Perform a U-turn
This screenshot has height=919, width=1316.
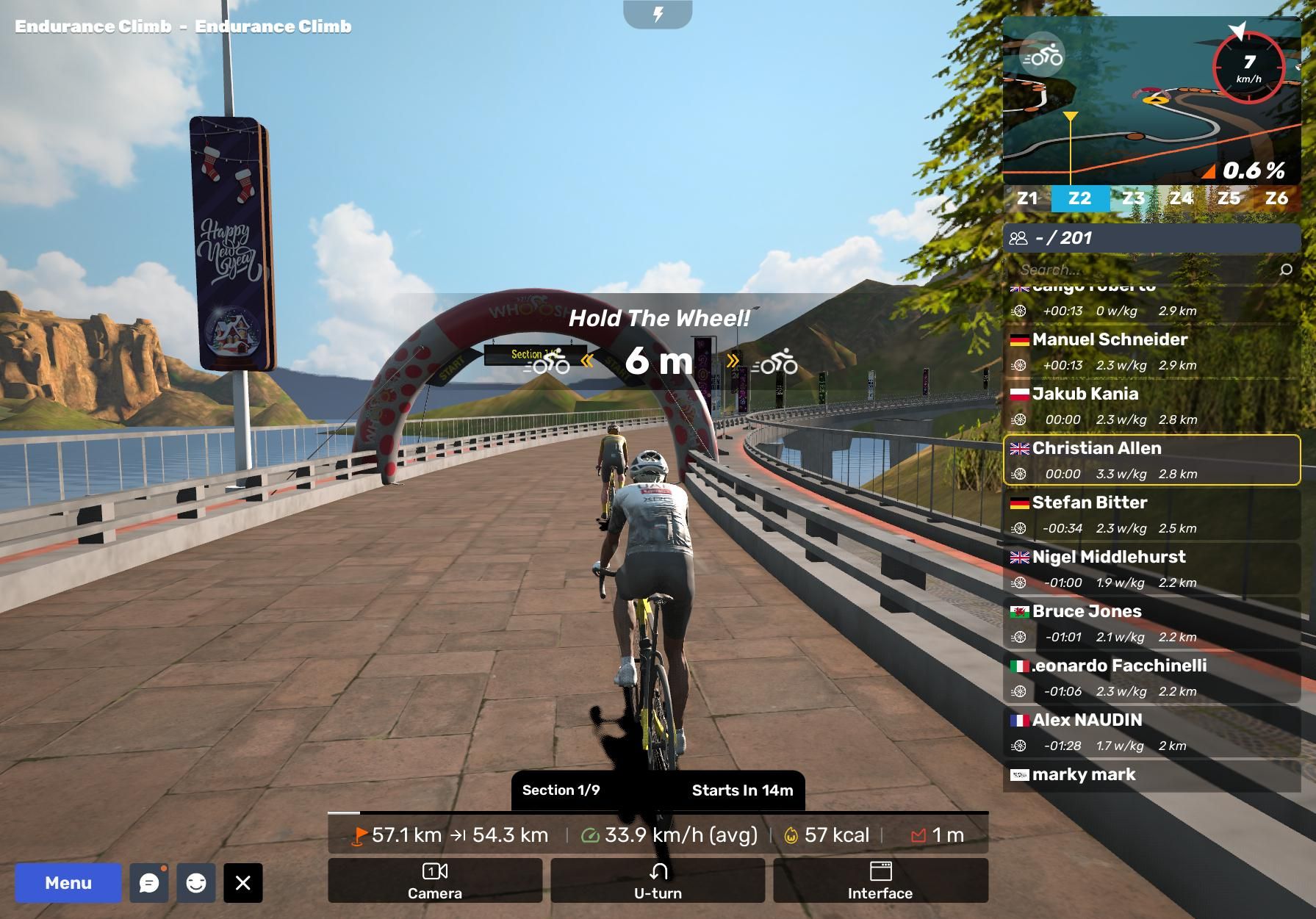click(658, 880)
